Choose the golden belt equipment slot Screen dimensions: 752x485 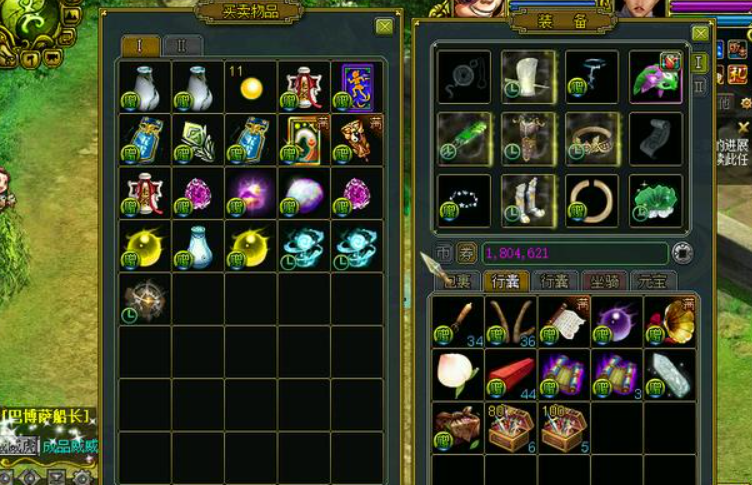[591, 138]
